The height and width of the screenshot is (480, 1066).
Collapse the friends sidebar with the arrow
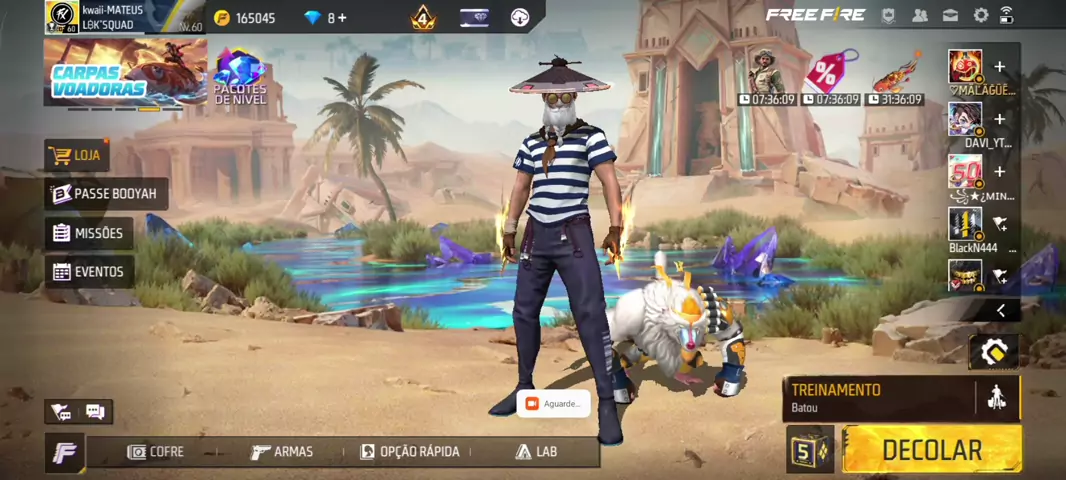(1000, 311)
